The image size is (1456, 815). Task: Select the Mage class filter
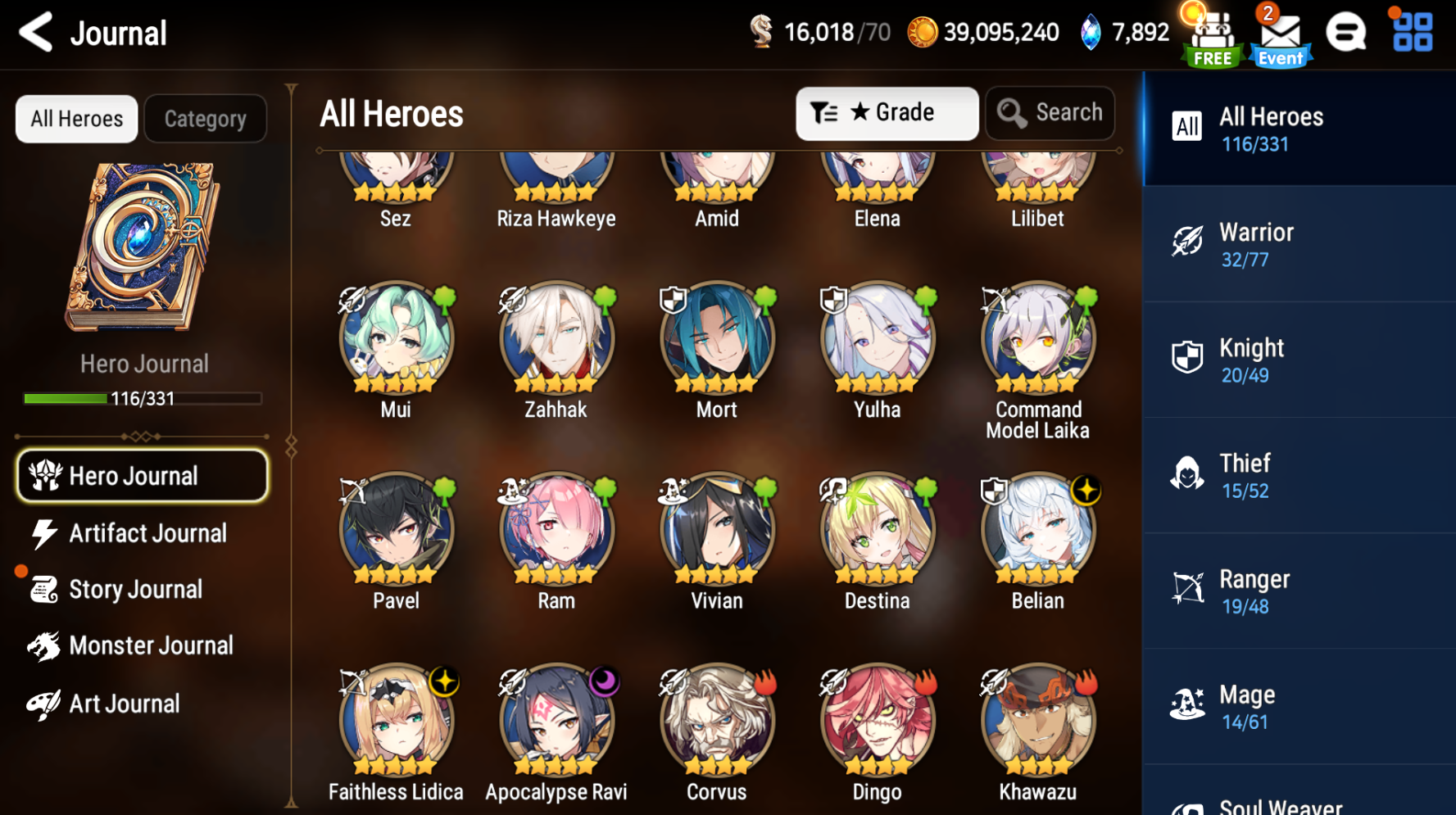click(x=1299, y=706)
